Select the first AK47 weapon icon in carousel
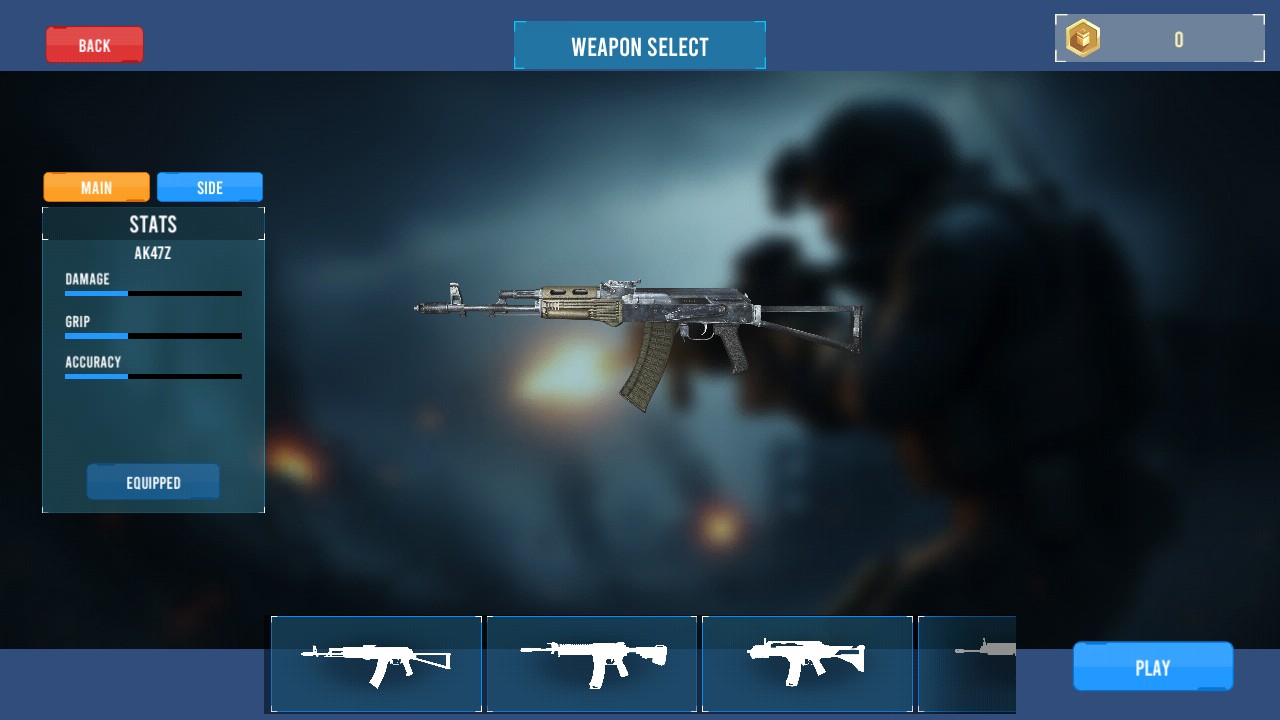Image resolution: width=1280 pixels, height=720 pixels. click(376, 664)
